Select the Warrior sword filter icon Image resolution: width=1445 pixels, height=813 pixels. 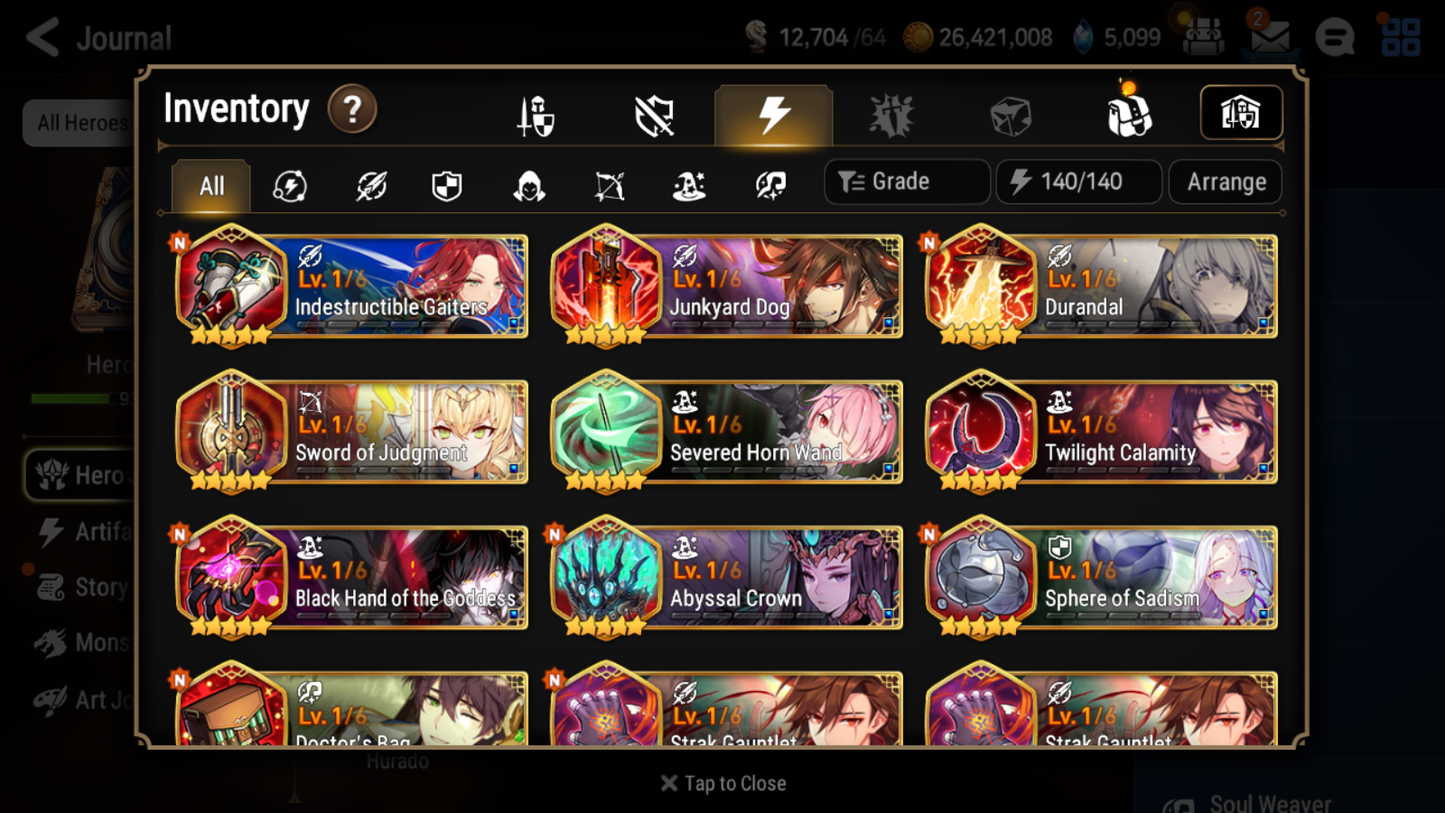tap(369, 186)
